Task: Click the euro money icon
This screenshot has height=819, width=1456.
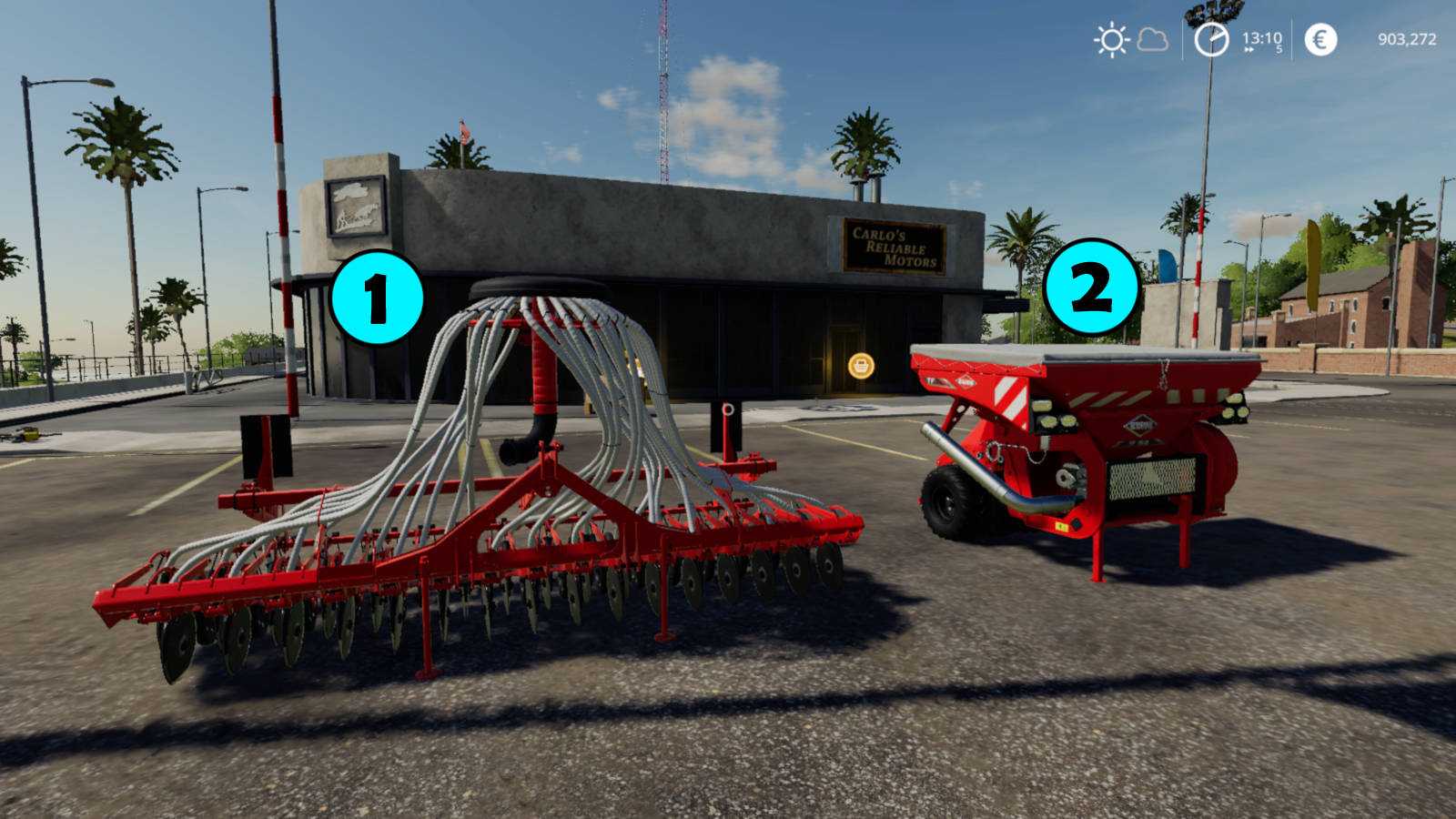Action: tap(1320, 40)
